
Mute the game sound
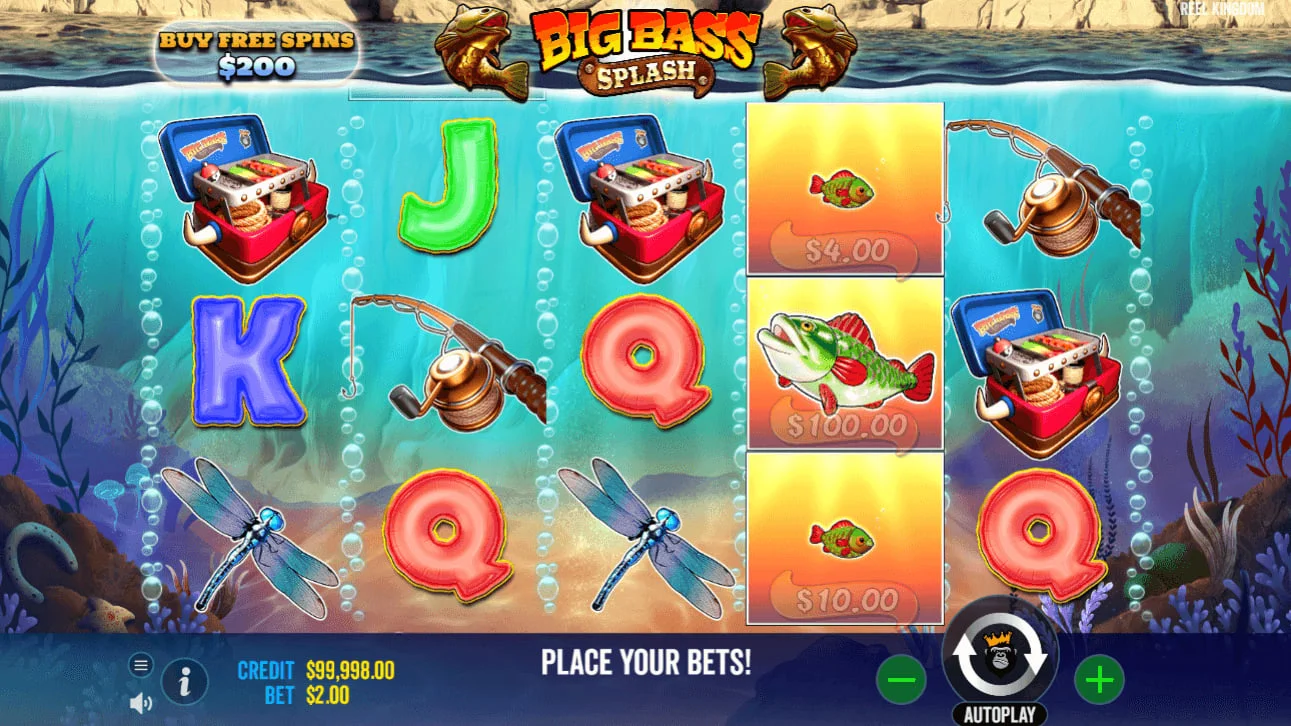[140, 700]
